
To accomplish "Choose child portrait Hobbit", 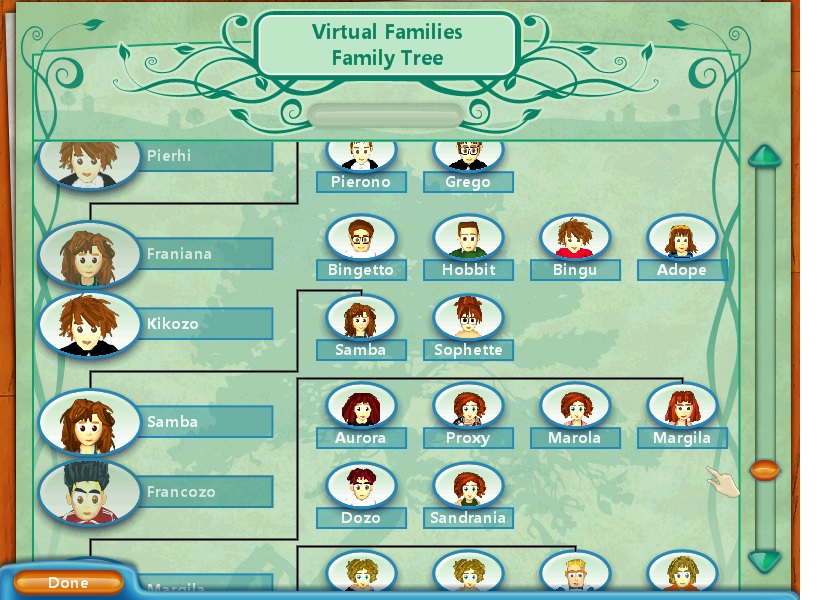I will click(x=468, y=240).
